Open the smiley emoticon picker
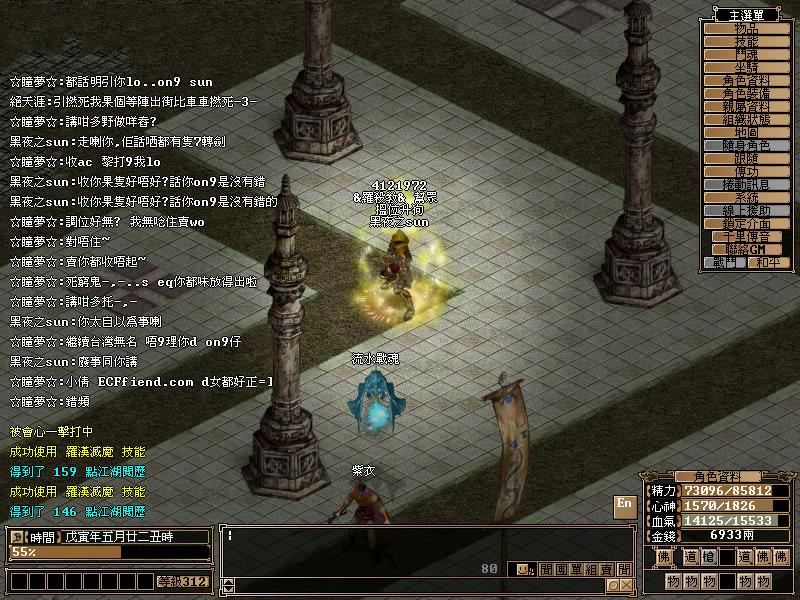The width and height of the screenshot is (800, 600). pos(520,569)
